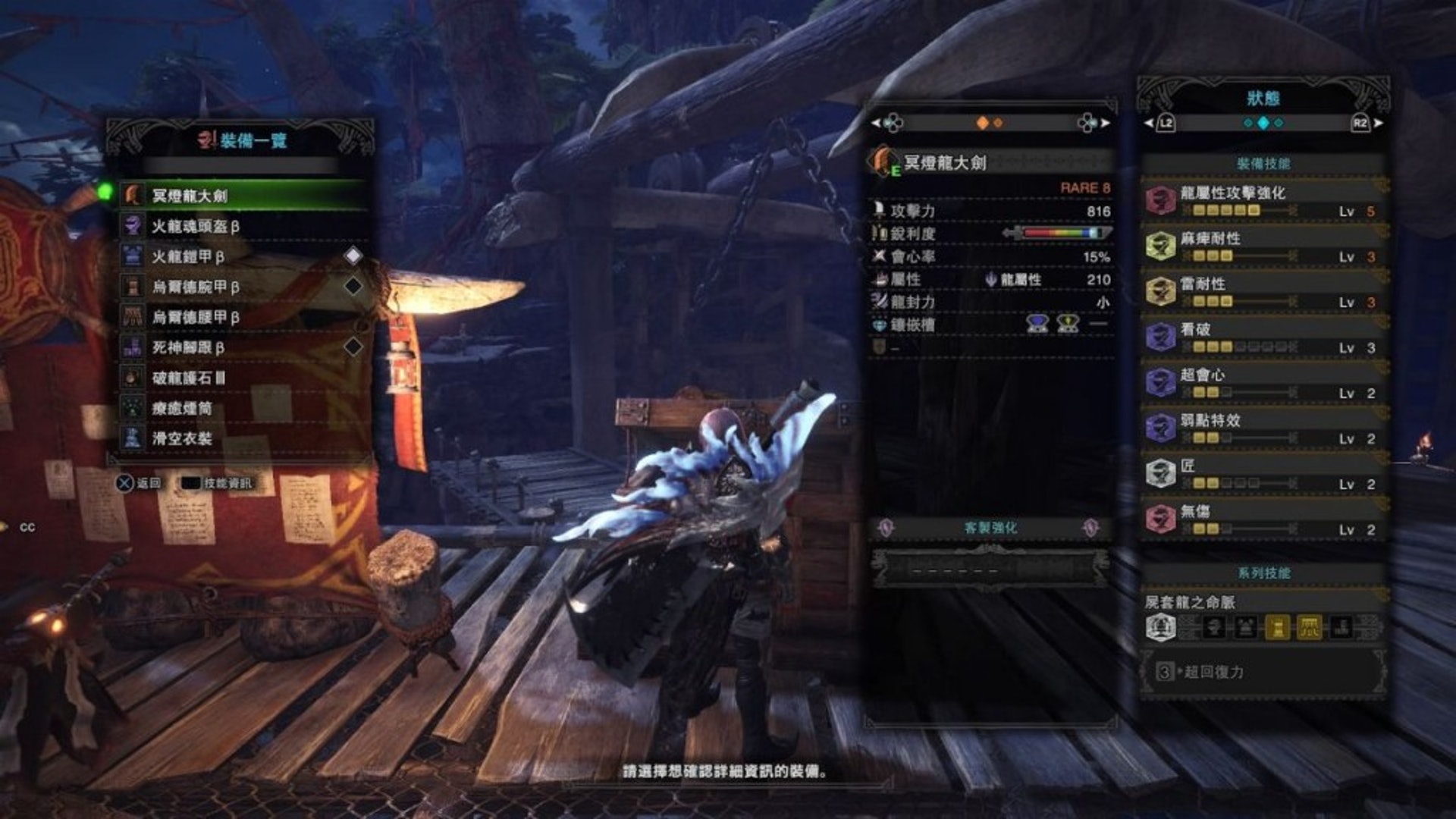The width and height of the screenshot is (1456, 819).
Task: Select the 破龍護石III charm entry
Action: click(x=243, y=378)
